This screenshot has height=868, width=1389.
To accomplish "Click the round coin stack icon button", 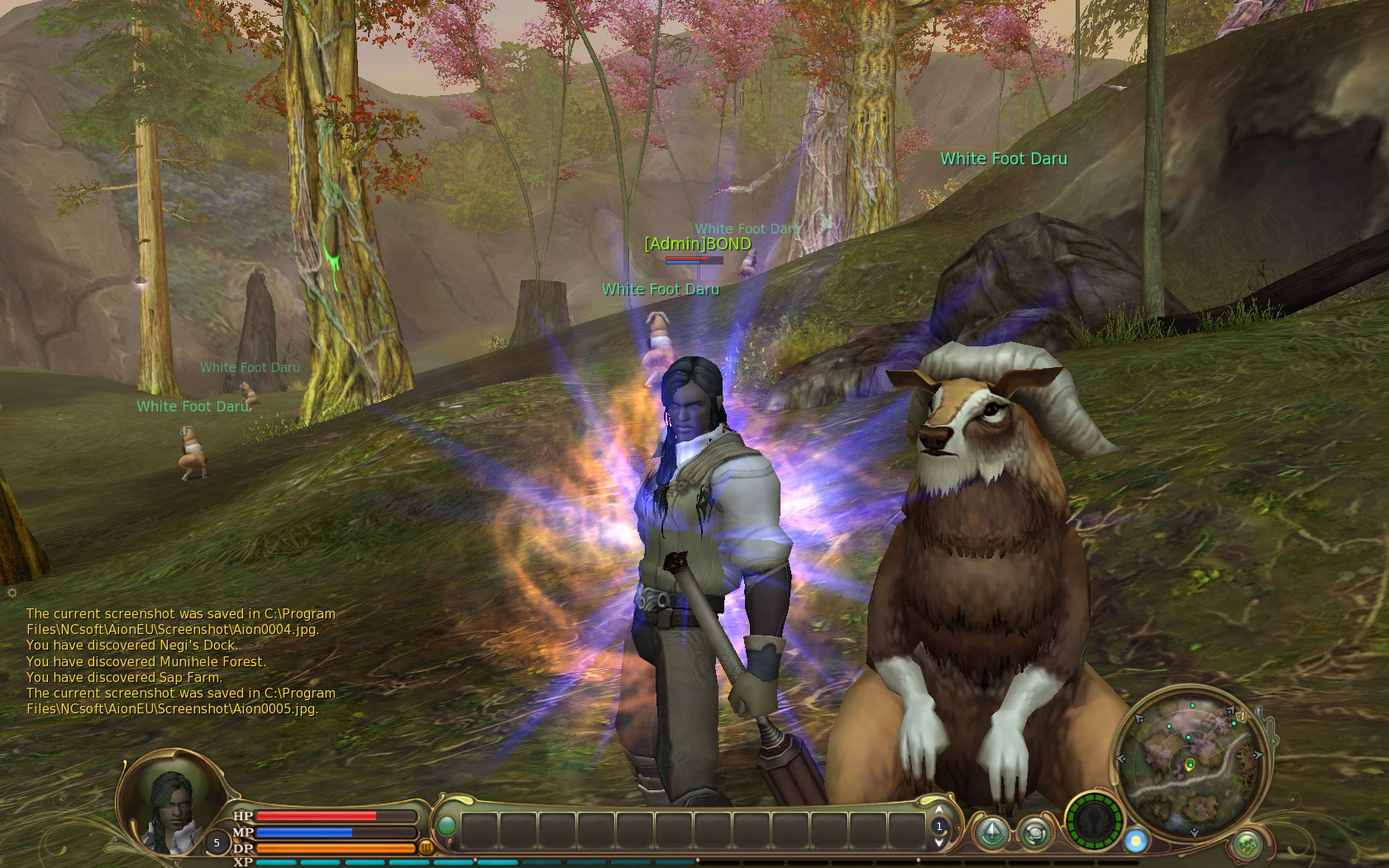I will [1033, 832].
